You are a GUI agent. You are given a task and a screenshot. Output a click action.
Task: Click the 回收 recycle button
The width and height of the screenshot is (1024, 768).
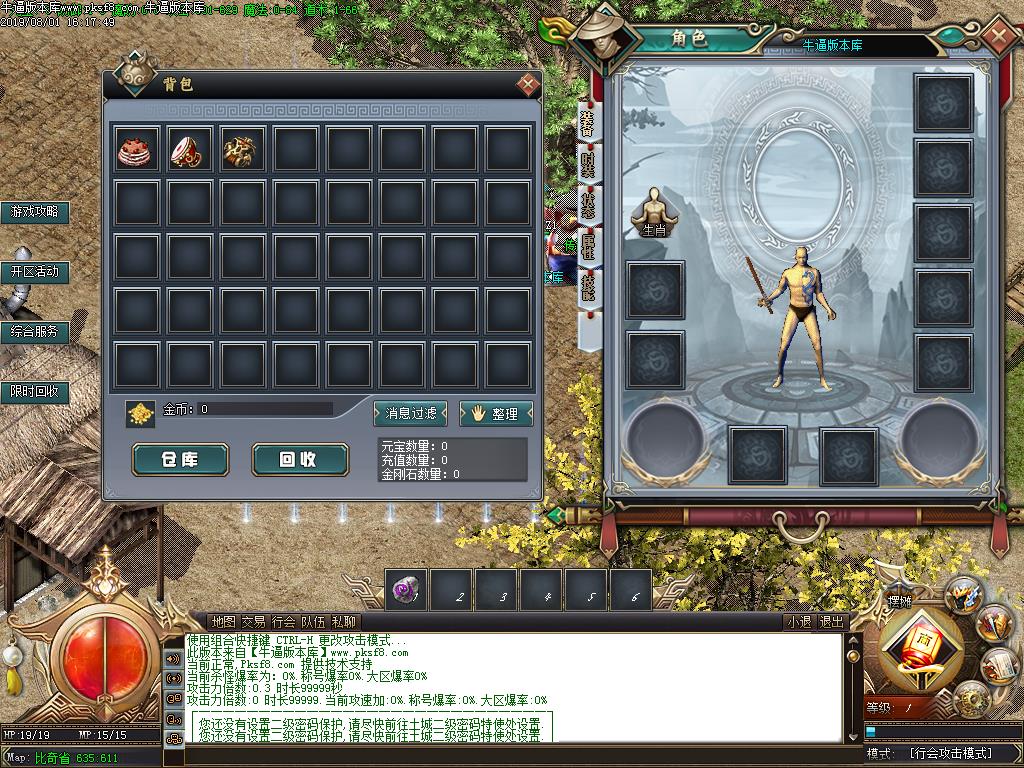pyautogui.click(x=299, y=459)
